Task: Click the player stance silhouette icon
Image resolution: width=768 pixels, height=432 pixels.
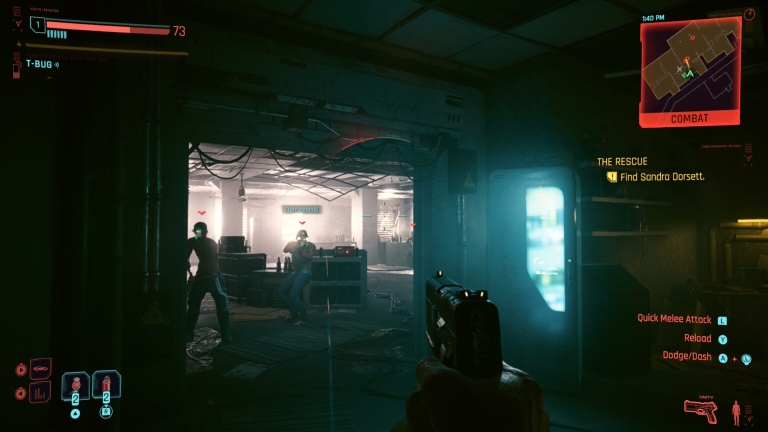Action: pos(737,409)
